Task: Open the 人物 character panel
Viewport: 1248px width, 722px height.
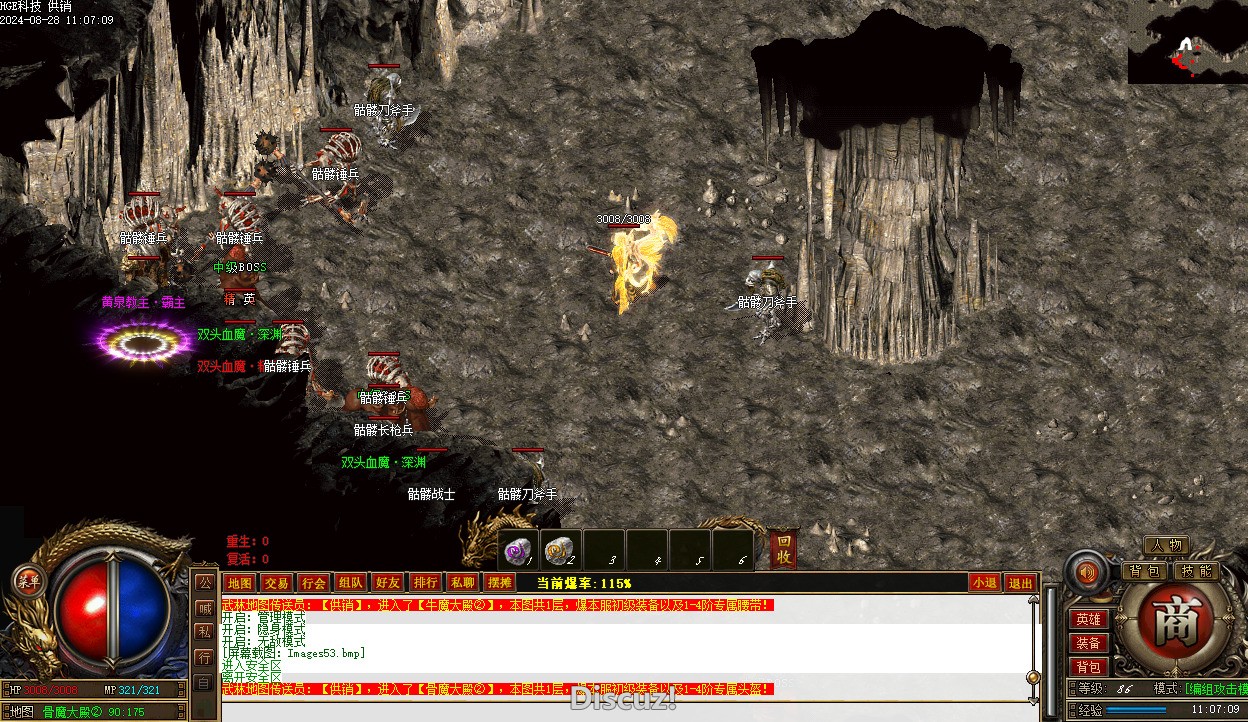Action: [x=1166, y=545]
